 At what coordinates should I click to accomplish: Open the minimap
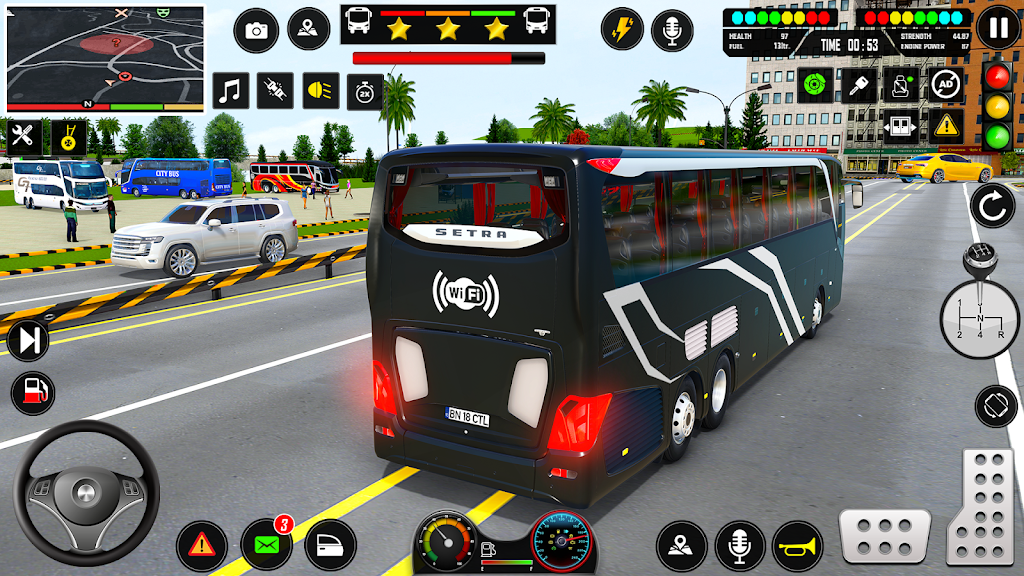[x=105, y=58]
